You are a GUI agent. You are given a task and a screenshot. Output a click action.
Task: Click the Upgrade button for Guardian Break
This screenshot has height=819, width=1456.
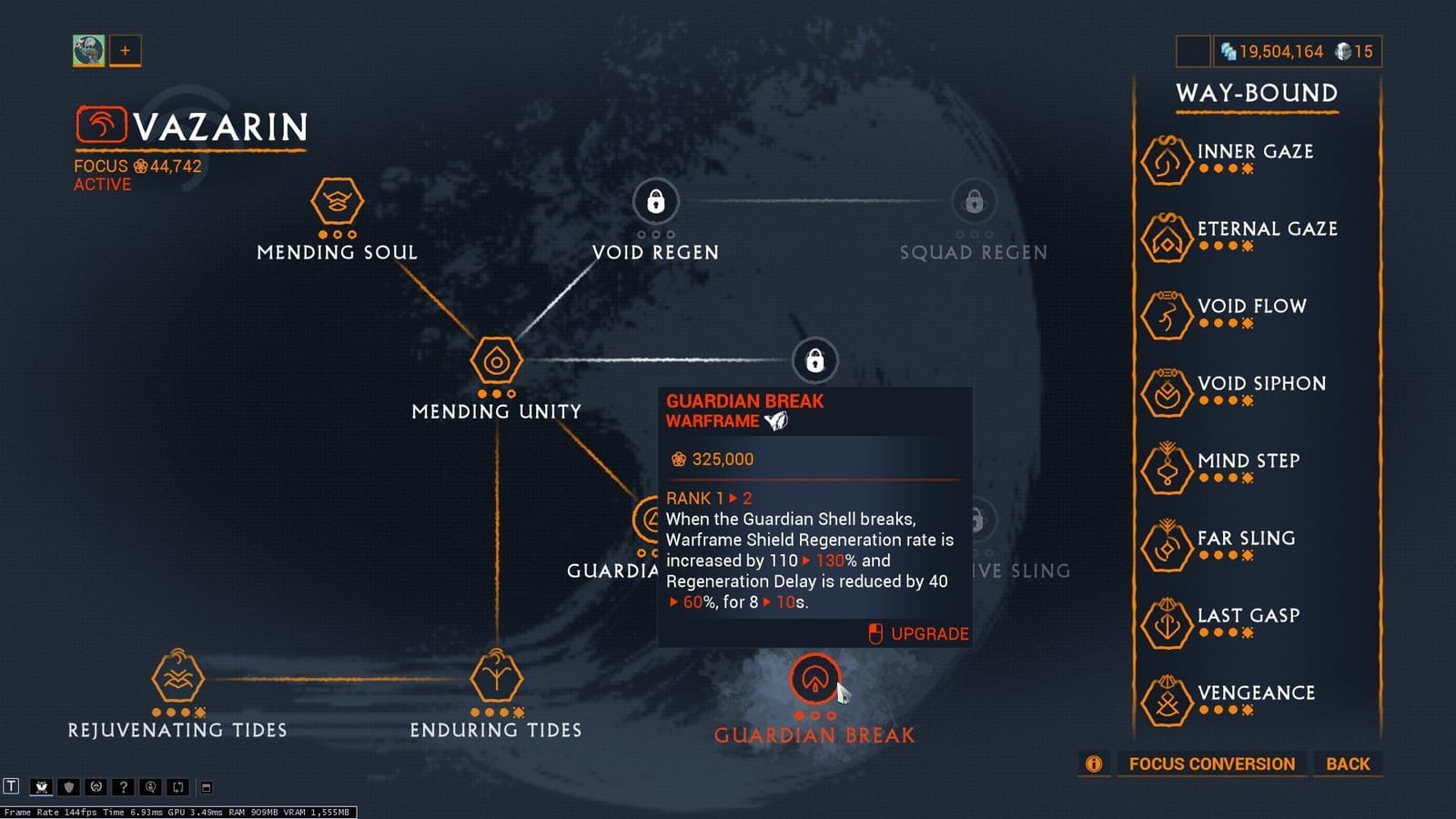(x=918, y=633)
